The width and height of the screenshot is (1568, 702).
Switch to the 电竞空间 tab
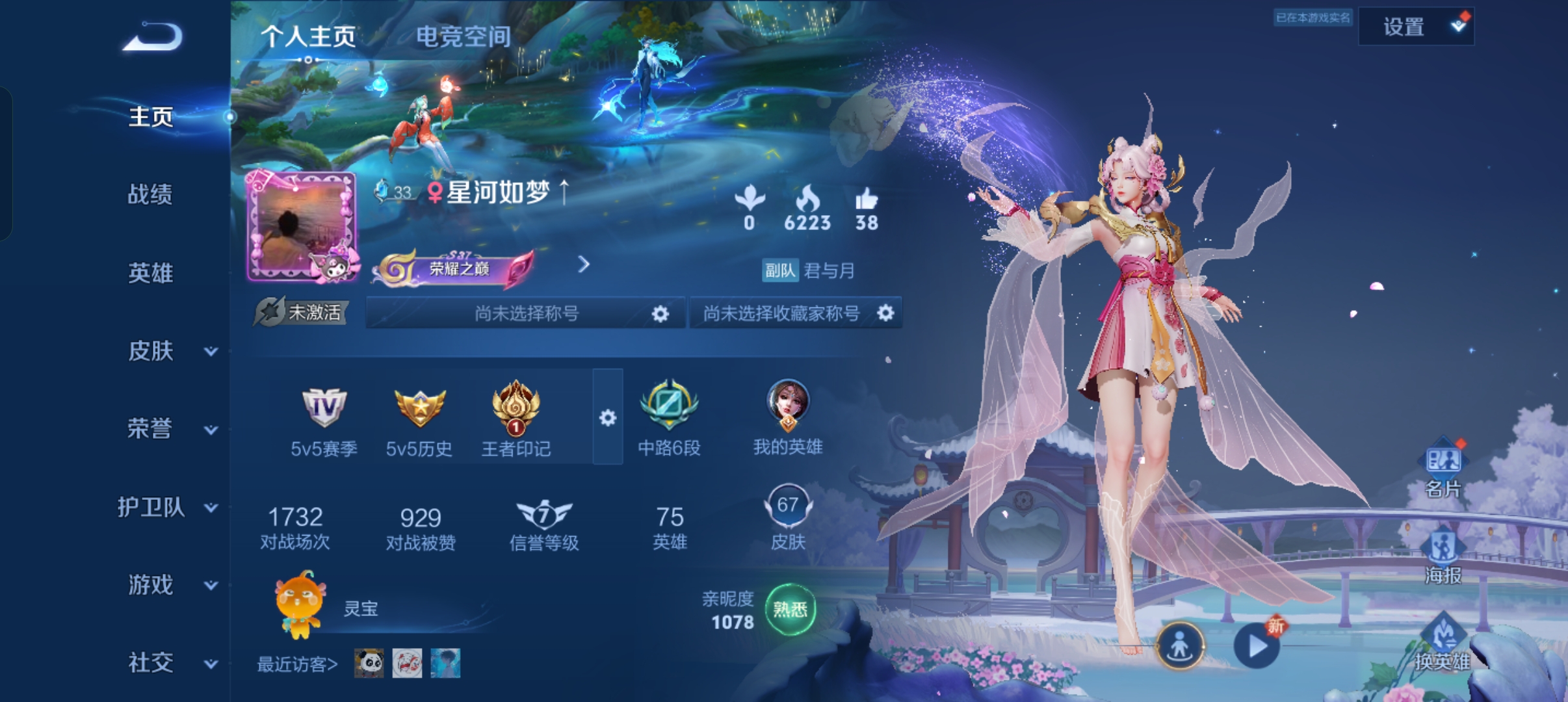pos(463,37)
